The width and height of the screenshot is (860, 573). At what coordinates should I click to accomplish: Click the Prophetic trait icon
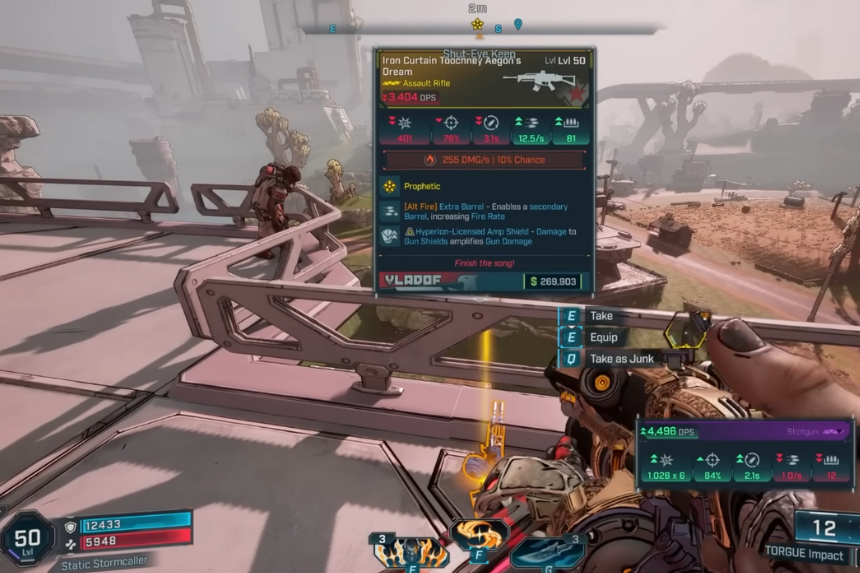tap(390, 186)
